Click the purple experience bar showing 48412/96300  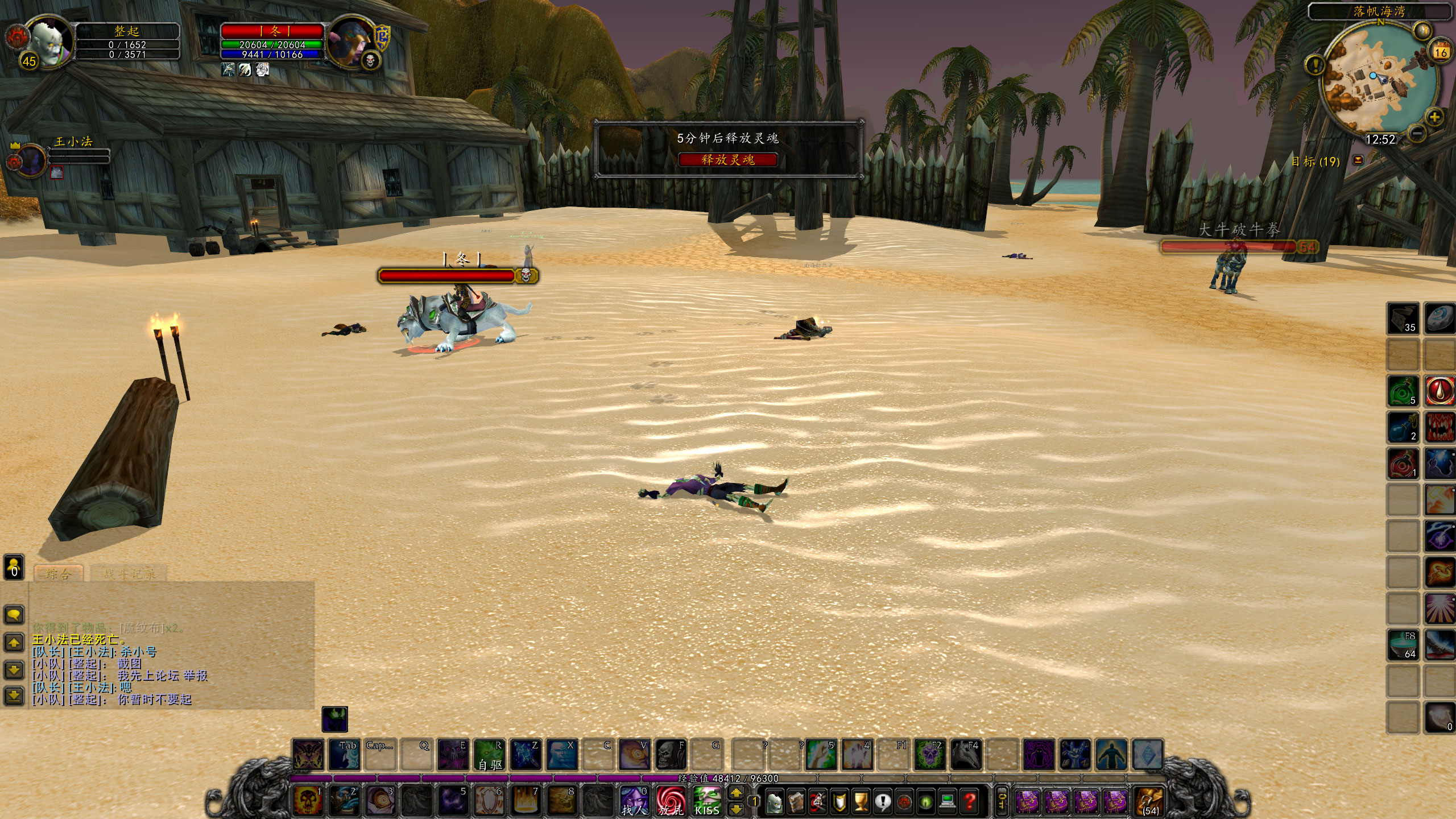coord(728,778)
